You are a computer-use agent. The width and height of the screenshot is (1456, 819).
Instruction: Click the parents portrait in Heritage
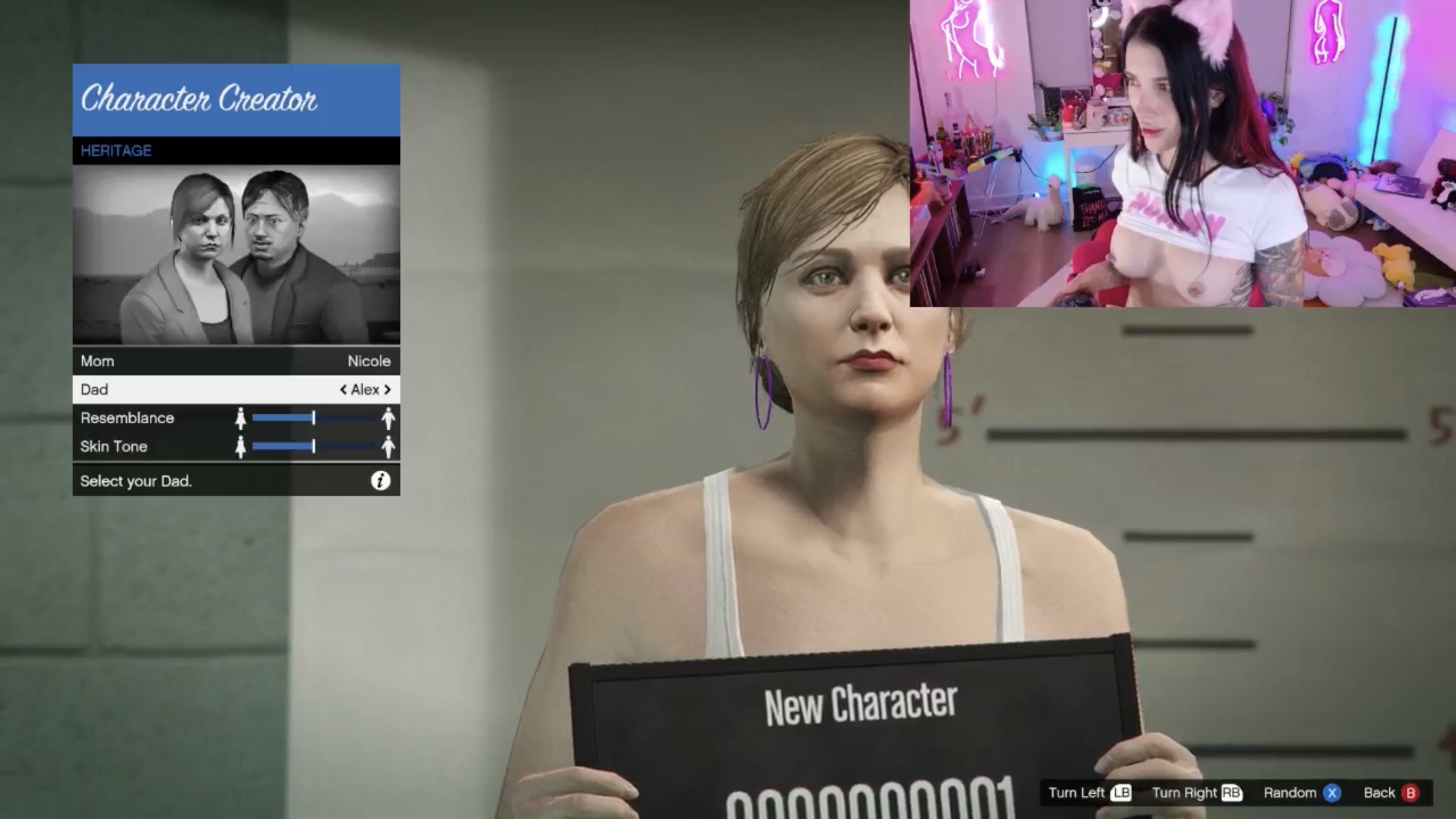coord(236,255)
